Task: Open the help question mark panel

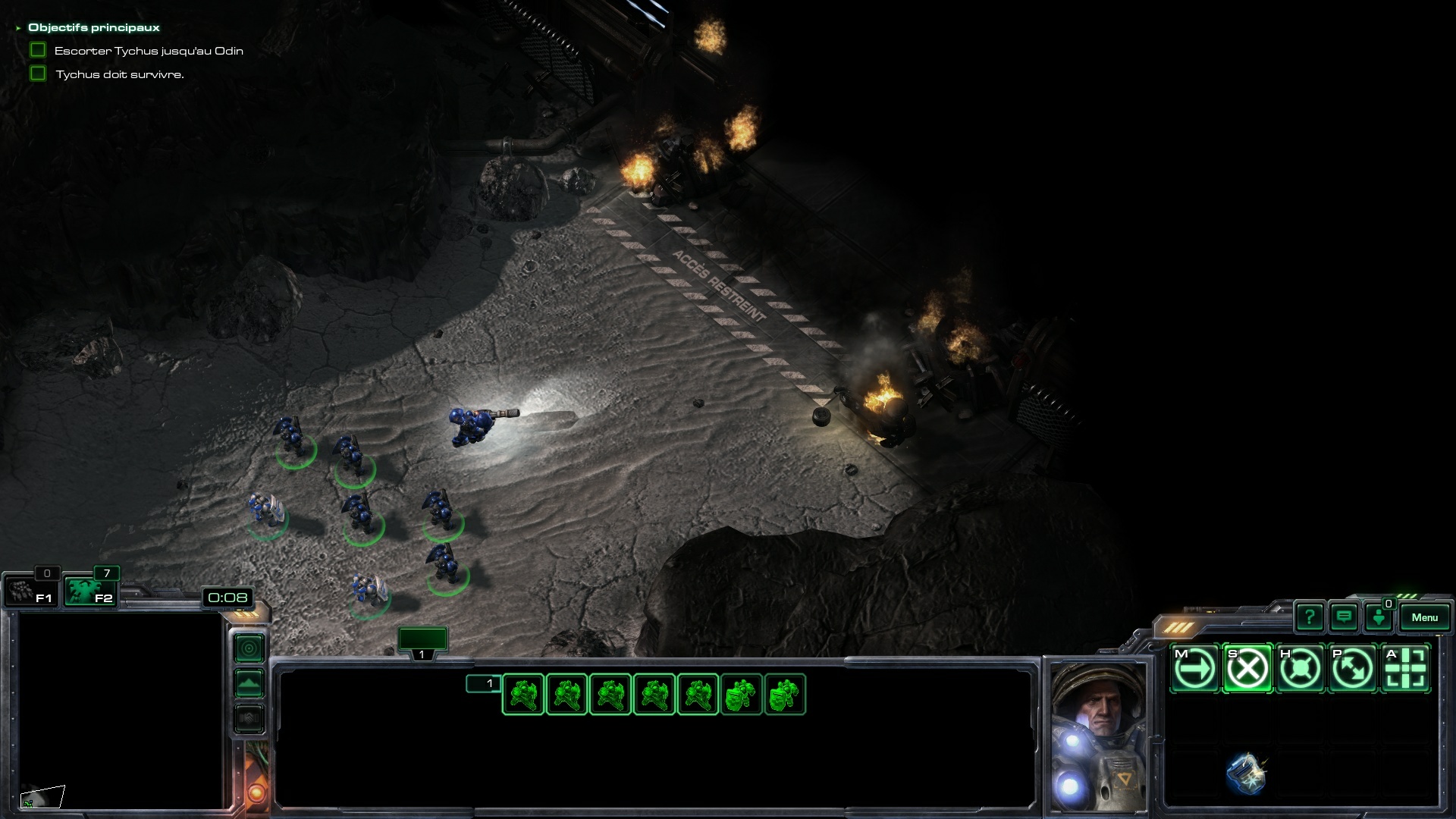Action: coord(1309,617)
